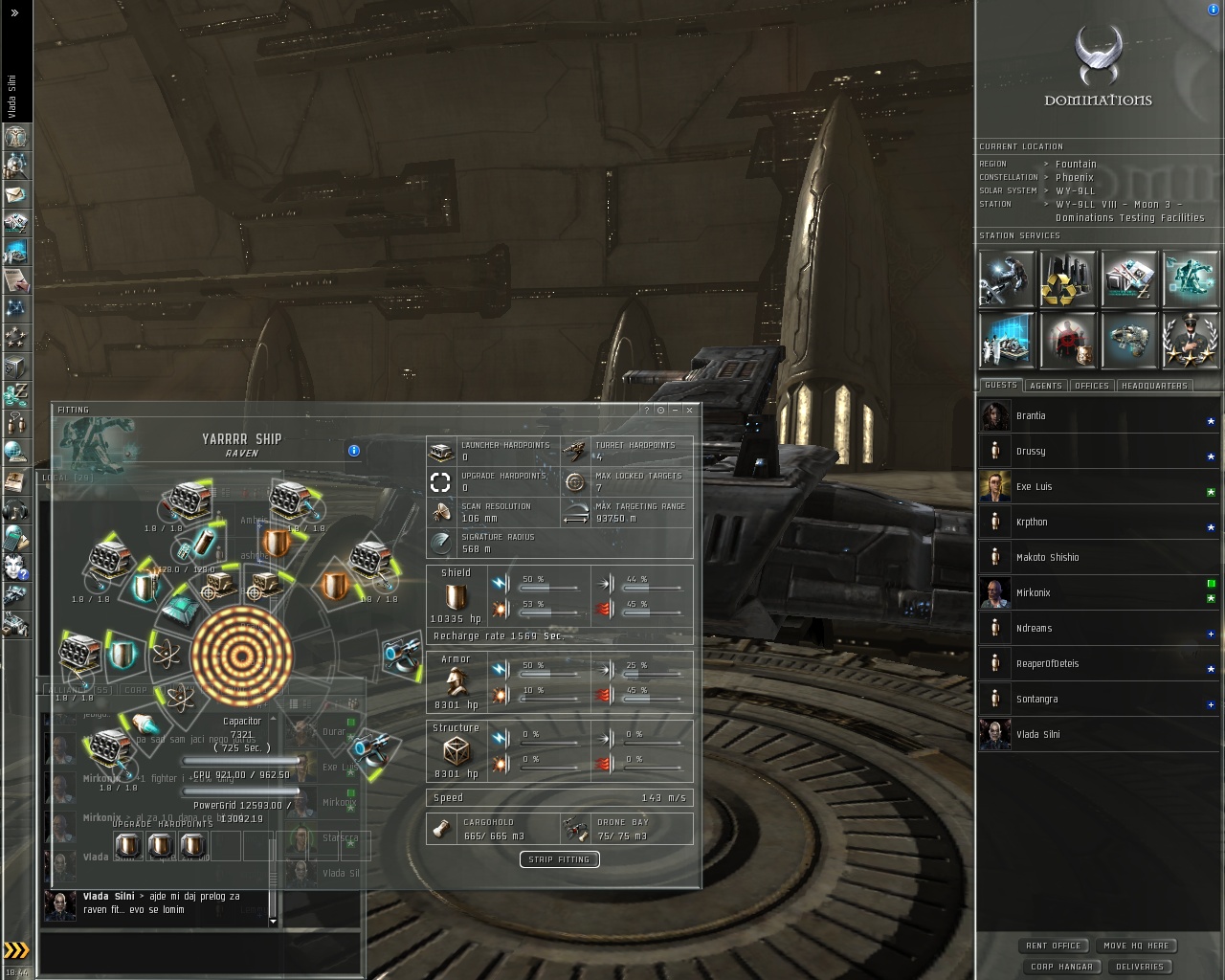Open the Deliveries hangar
The height and width of the screenshot is (980, 1225).
1139,967
